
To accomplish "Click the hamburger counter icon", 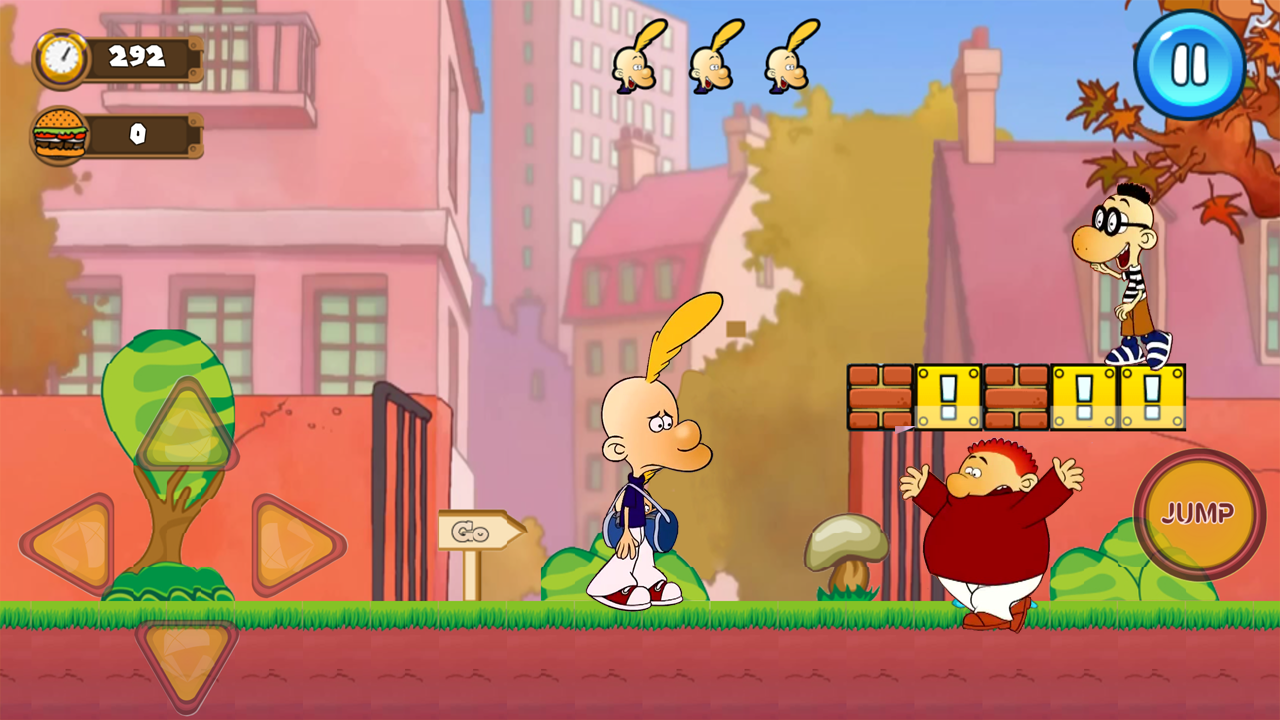I will pyautogui.click(x=60, y=133).
